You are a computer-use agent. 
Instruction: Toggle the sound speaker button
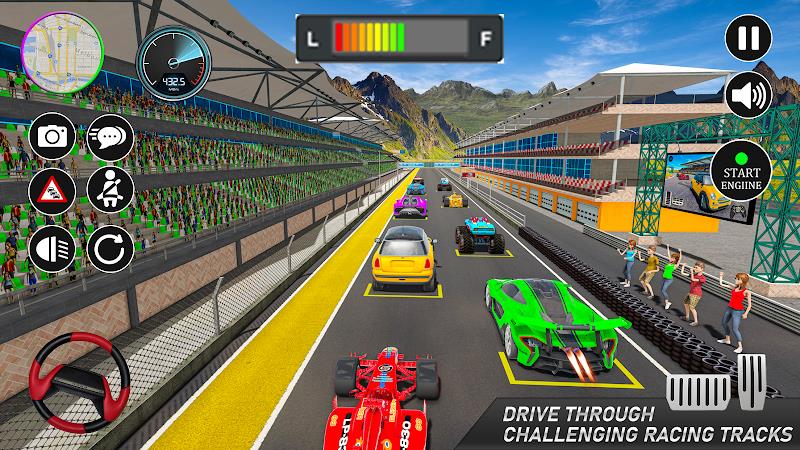pyautogui.click(x=749, y=95)
